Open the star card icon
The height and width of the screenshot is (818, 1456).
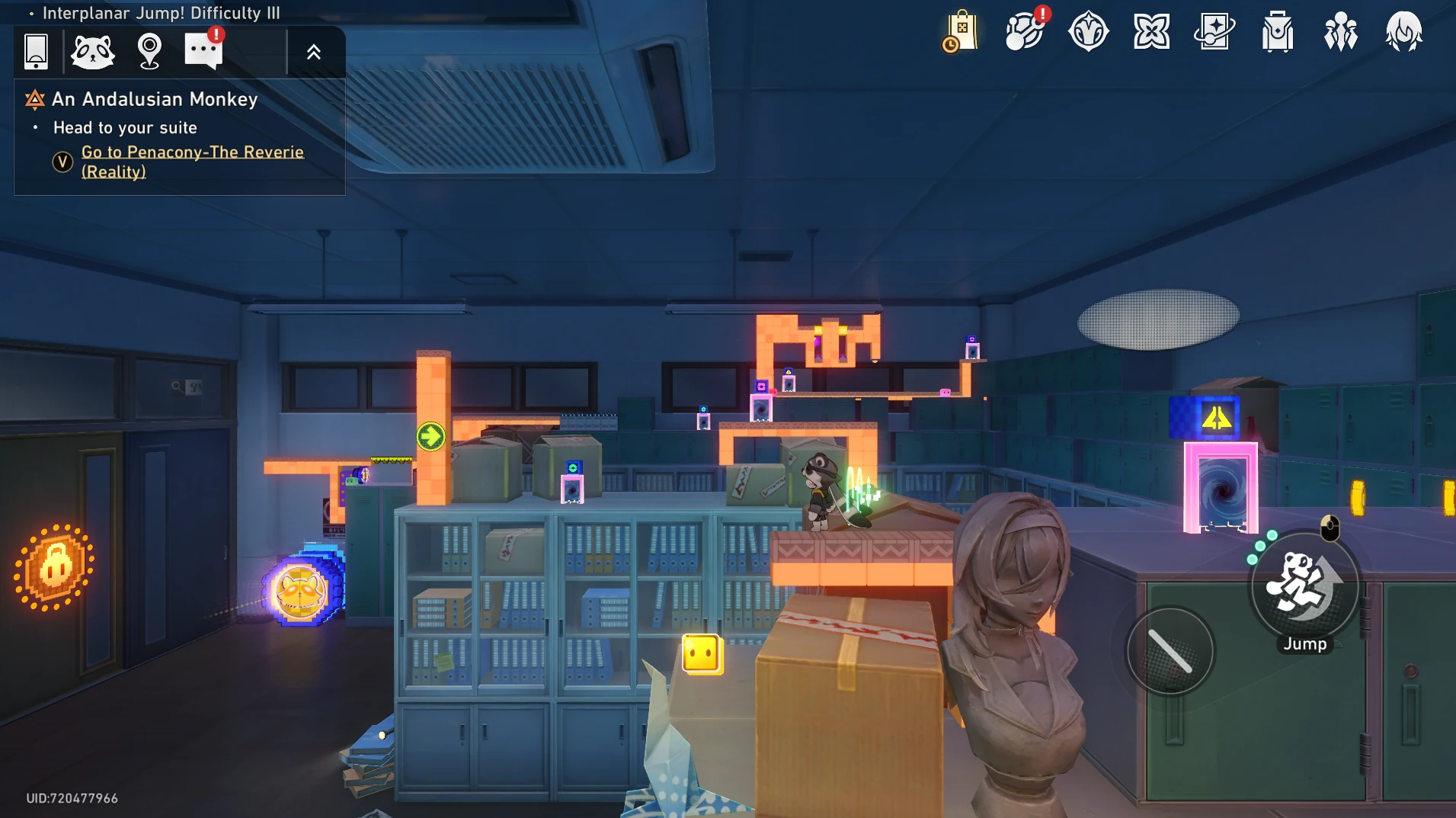click(1214, 32)
